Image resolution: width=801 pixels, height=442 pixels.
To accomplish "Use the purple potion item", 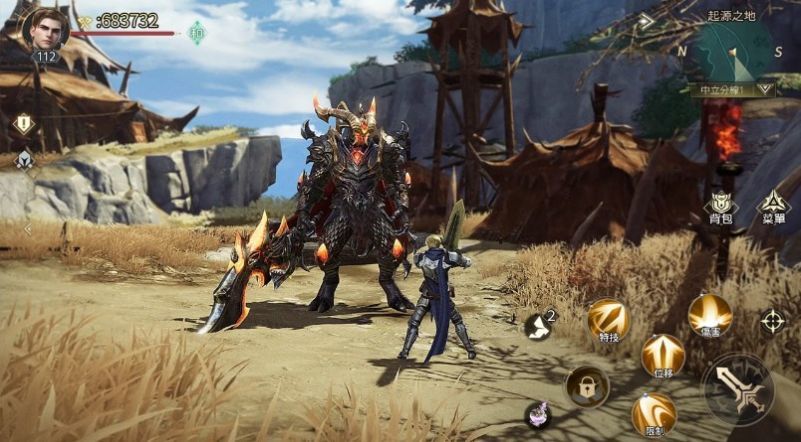I will (x=538, y=415).
